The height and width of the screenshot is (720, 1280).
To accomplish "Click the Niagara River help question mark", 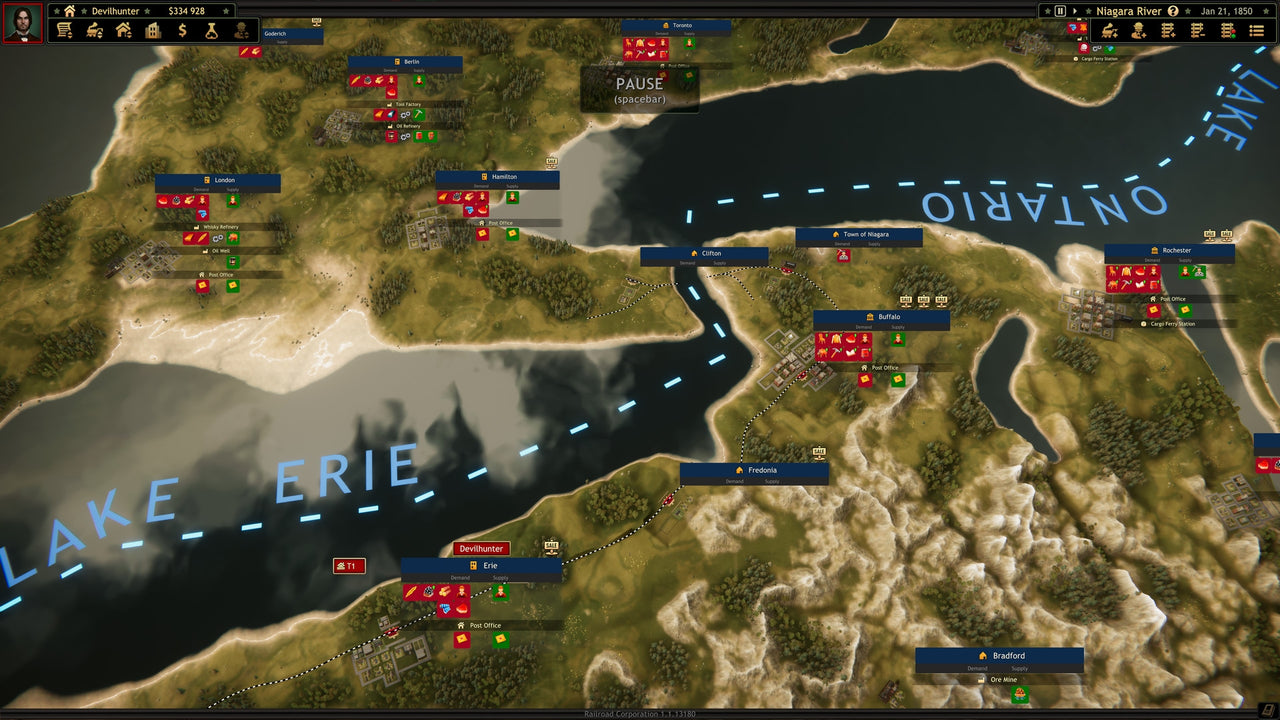I will (1173, 11).
